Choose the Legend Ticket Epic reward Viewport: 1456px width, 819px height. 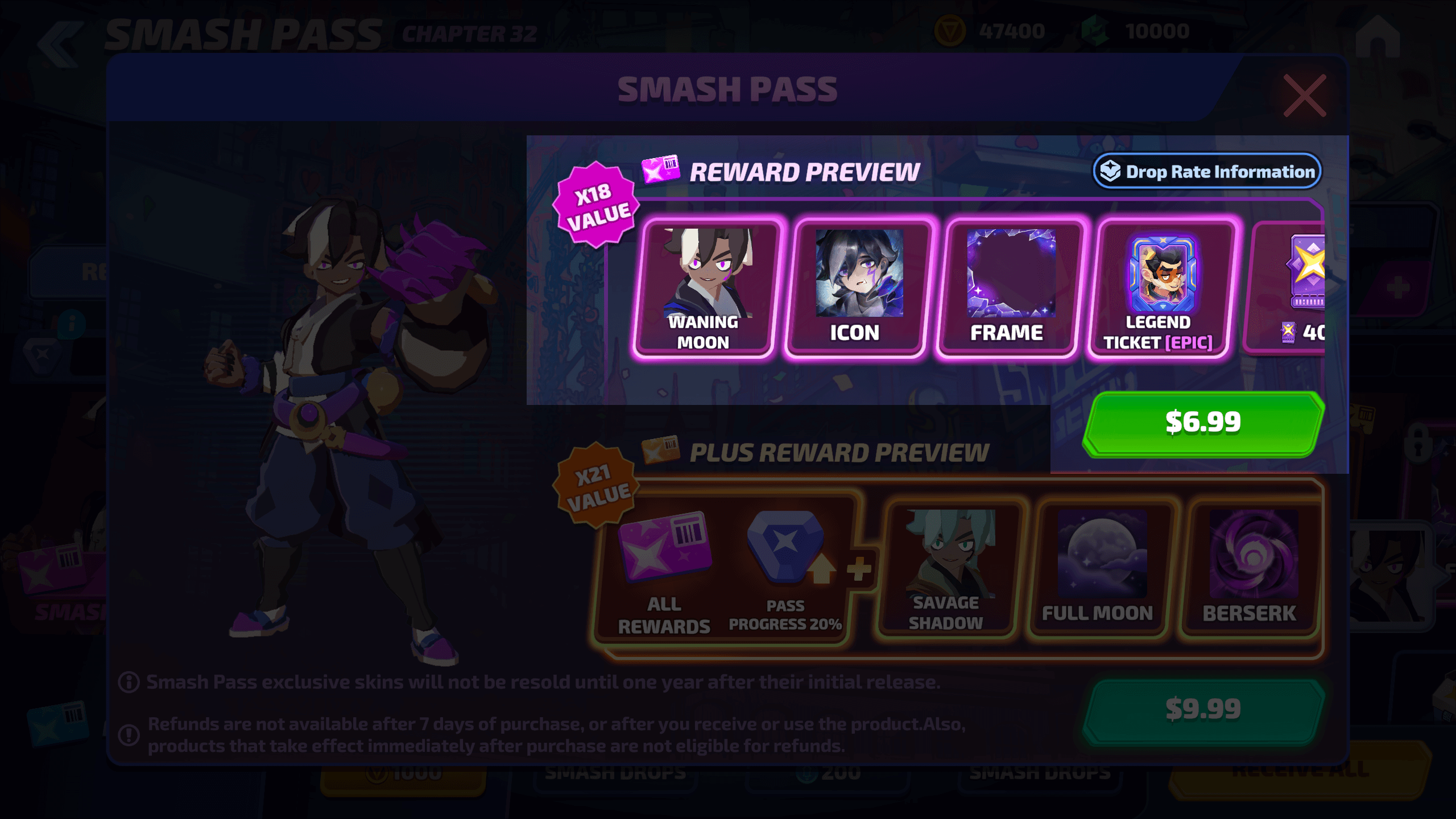click(1161, 289)
